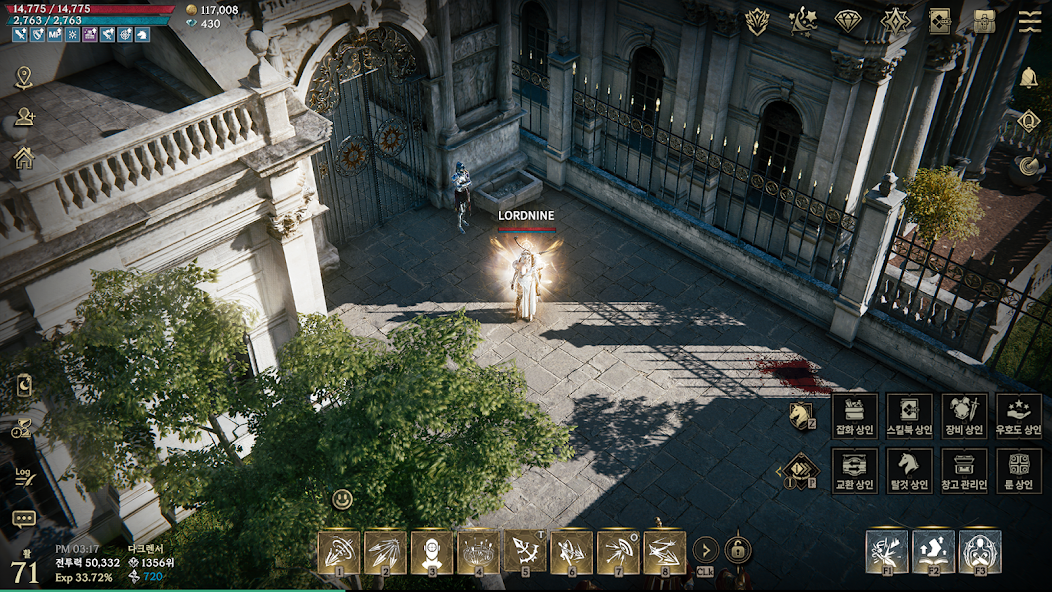The height and width of the screenshot is (592, 1052).
Task: Open the smiley emote button
Action: click(343, 499)
